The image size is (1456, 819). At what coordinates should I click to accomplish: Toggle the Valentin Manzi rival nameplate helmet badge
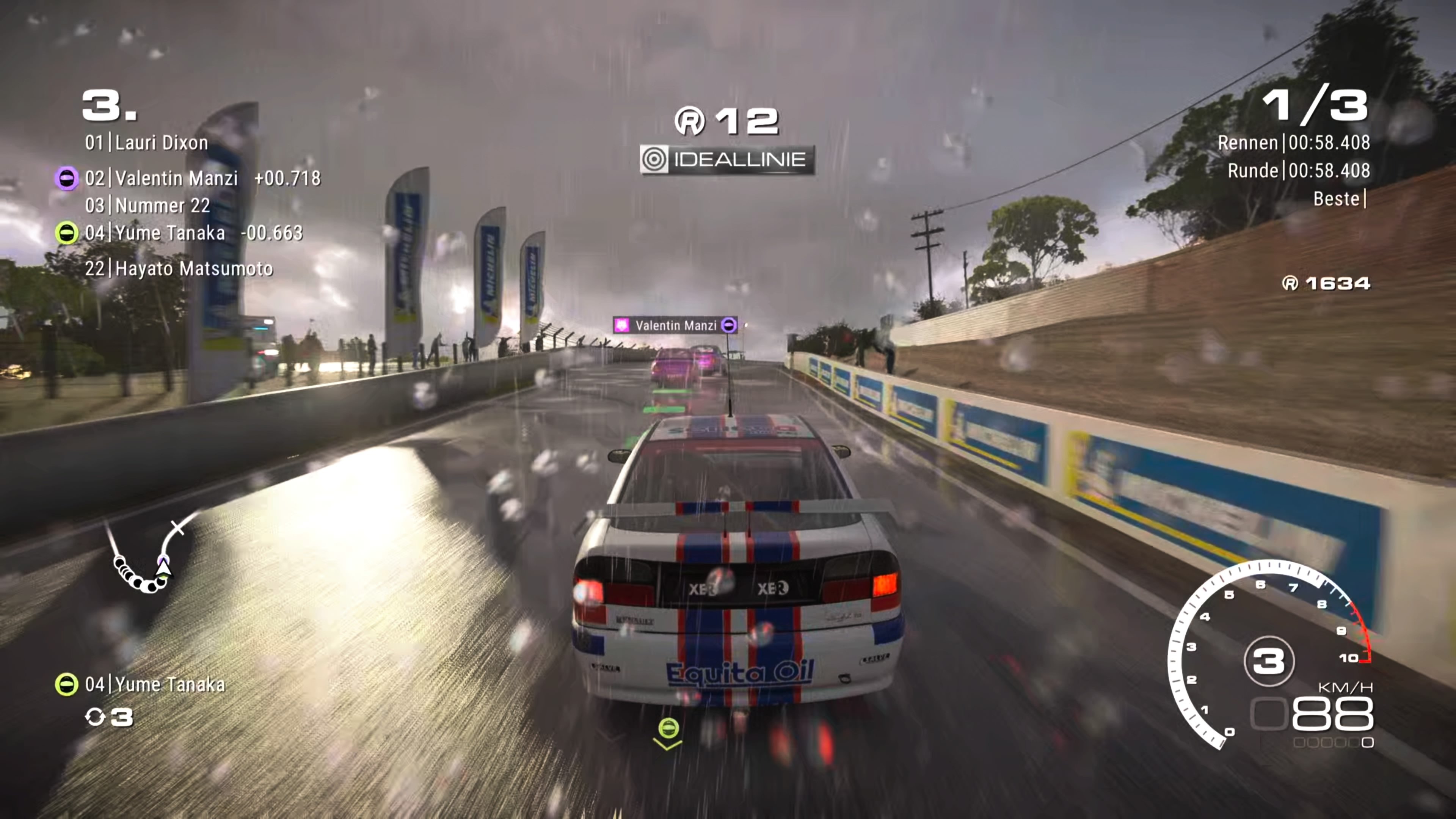729,325
